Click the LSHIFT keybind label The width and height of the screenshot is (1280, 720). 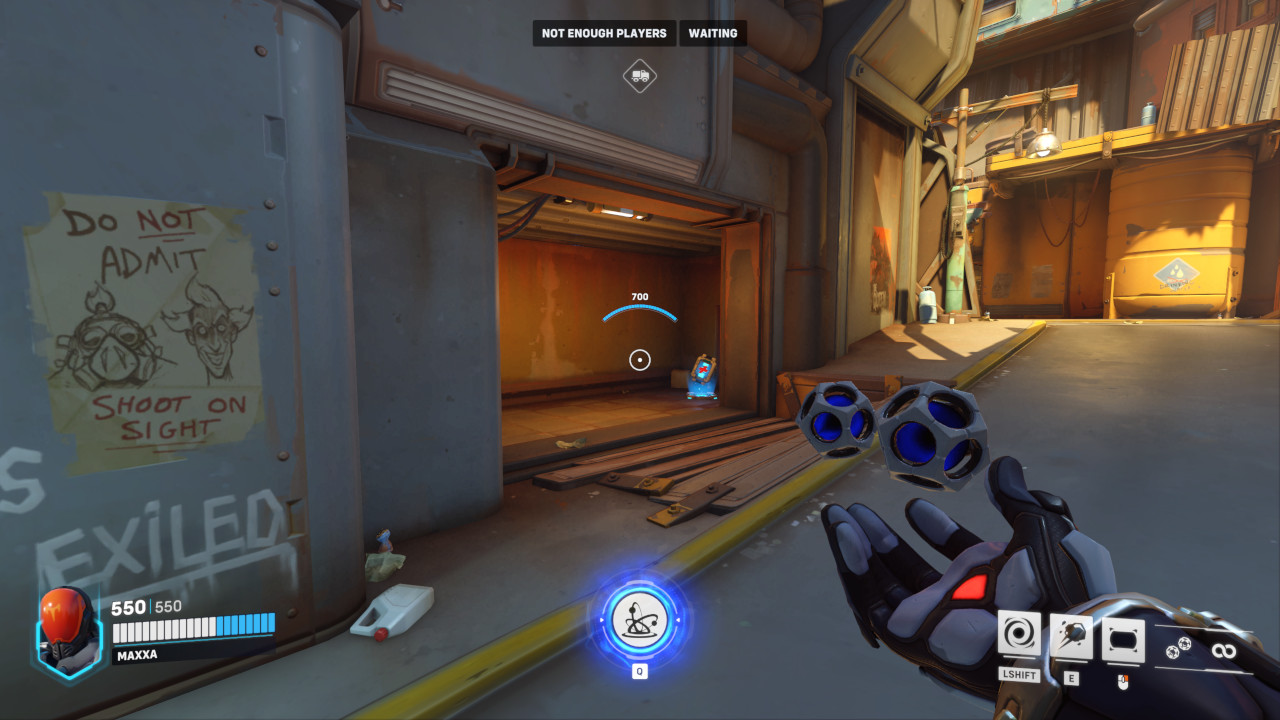coord(1019,676)
